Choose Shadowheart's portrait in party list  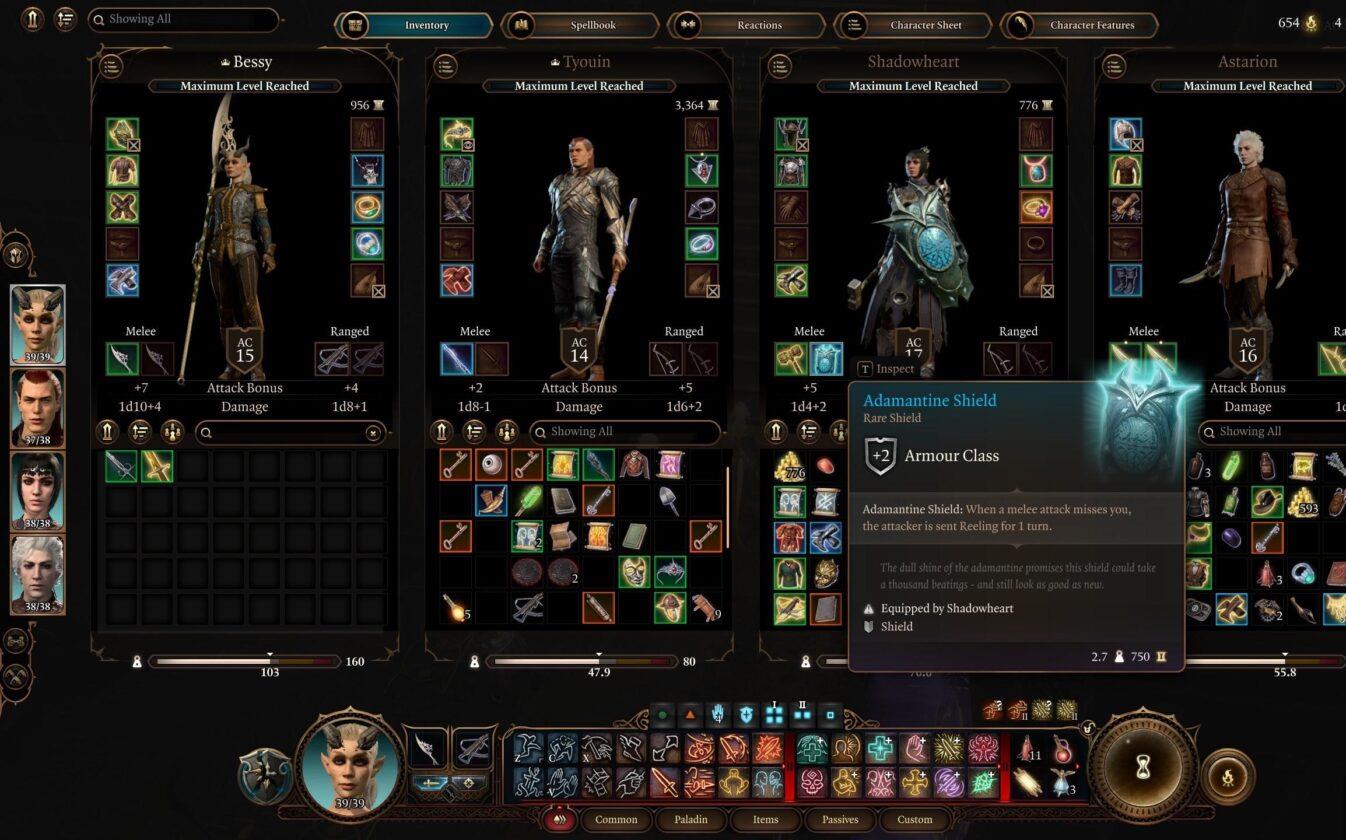click(38, 491)
